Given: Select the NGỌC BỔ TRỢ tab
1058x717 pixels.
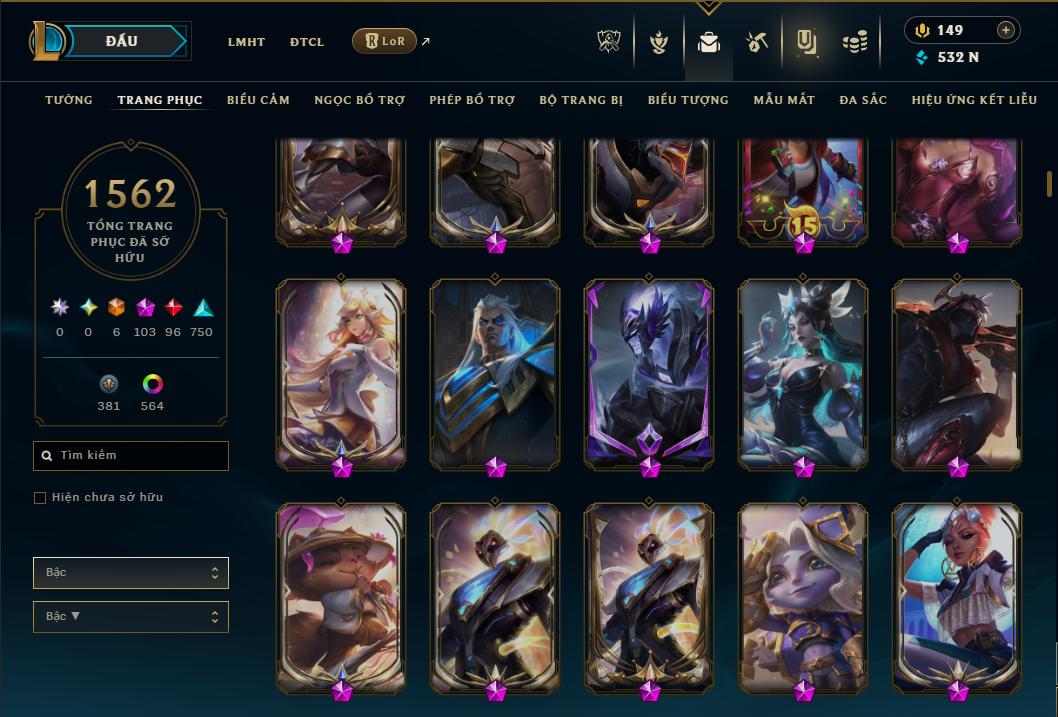Looking at the screenshot, I should pos(359,100).
